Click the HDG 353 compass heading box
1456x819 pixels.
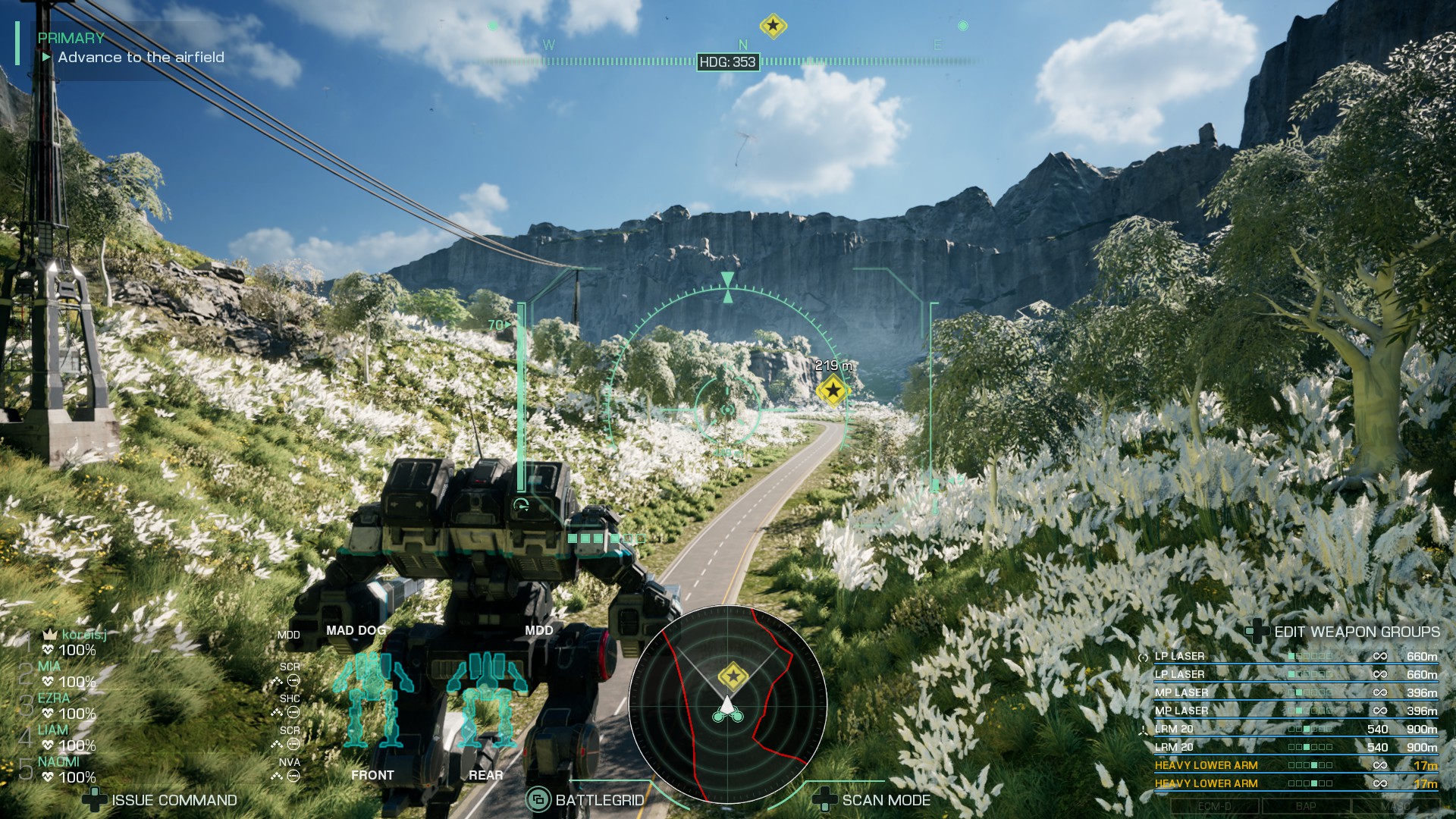[x=727, y=62]
